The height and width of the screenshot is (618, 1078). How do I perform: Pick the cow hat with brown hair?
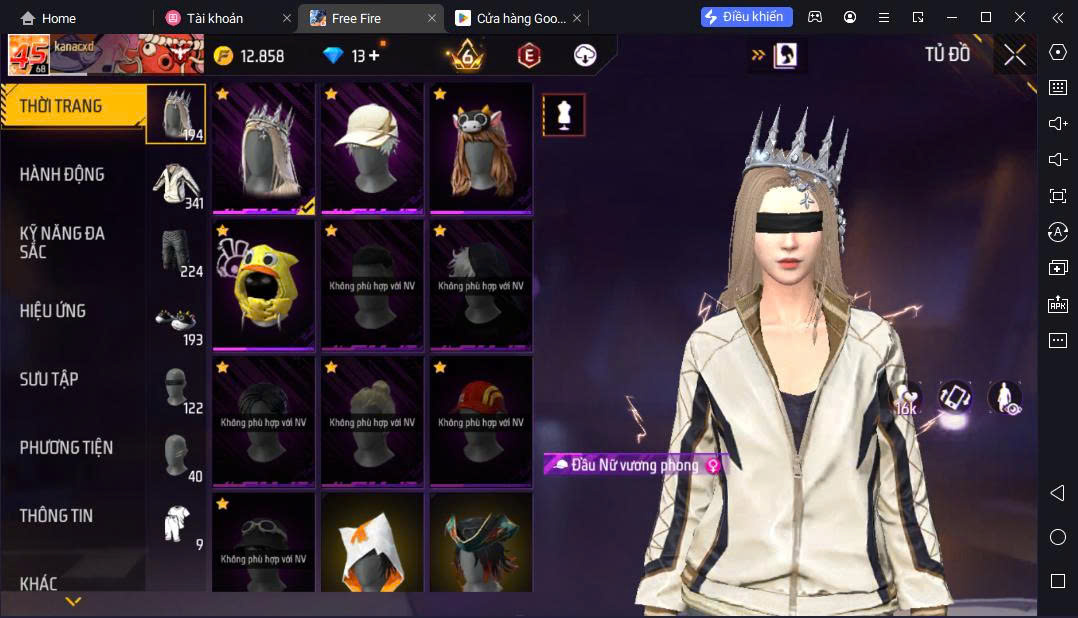click(481, 148)
